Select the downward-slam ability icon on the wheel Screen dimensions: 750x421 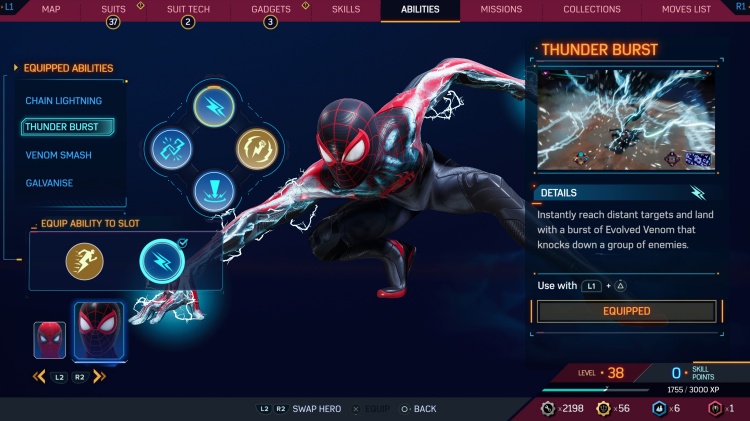click(213, 188)
